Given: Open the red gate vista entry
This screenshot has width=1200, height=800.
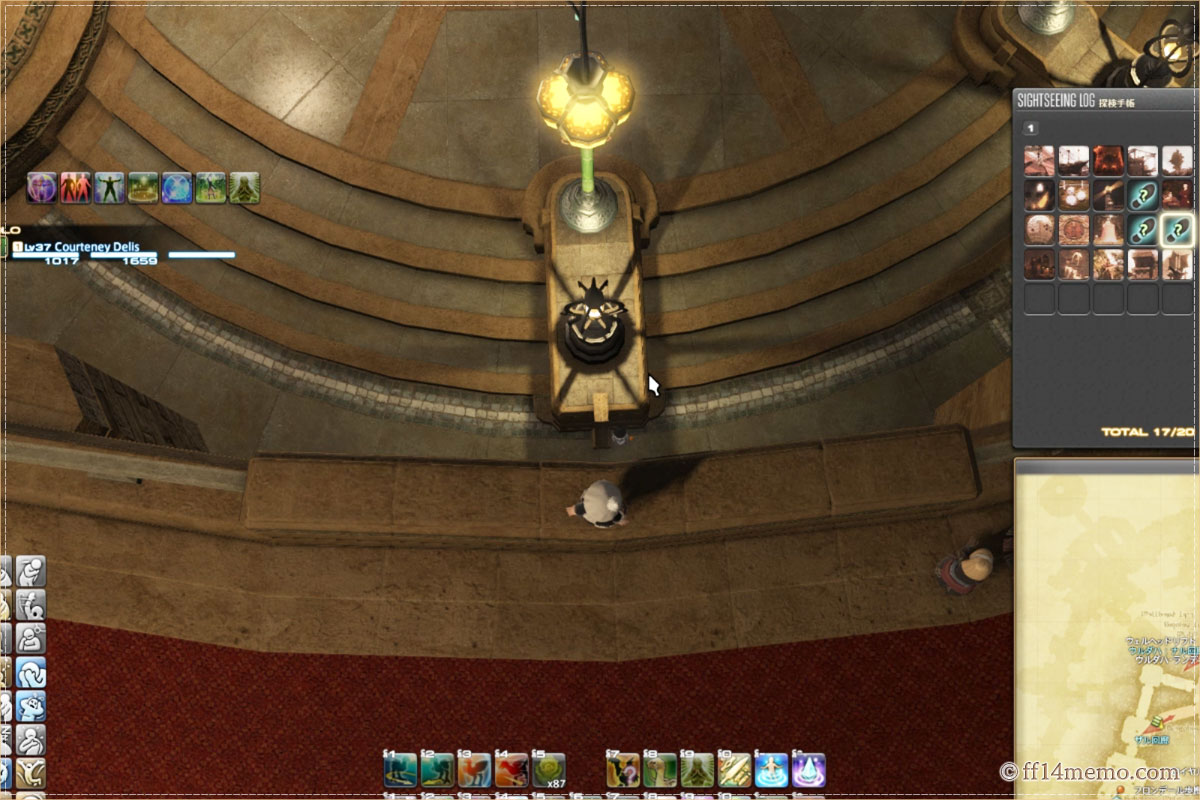Looking at the screenshot, I should click(x=1108, y=161).
